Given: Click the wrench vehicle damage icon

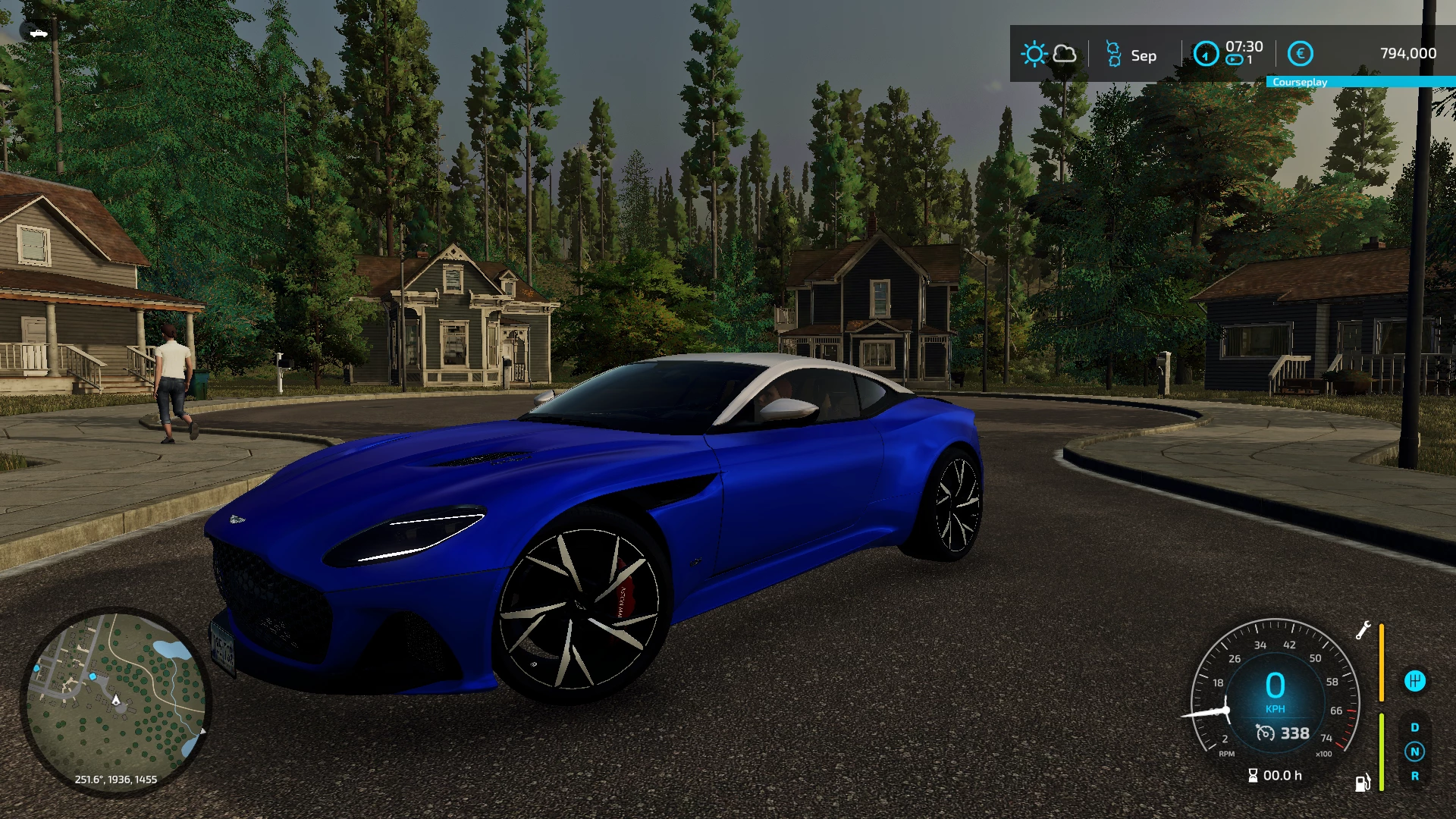Looking at the screenshot, I should pyautogui.click(x=1363, y=632).
